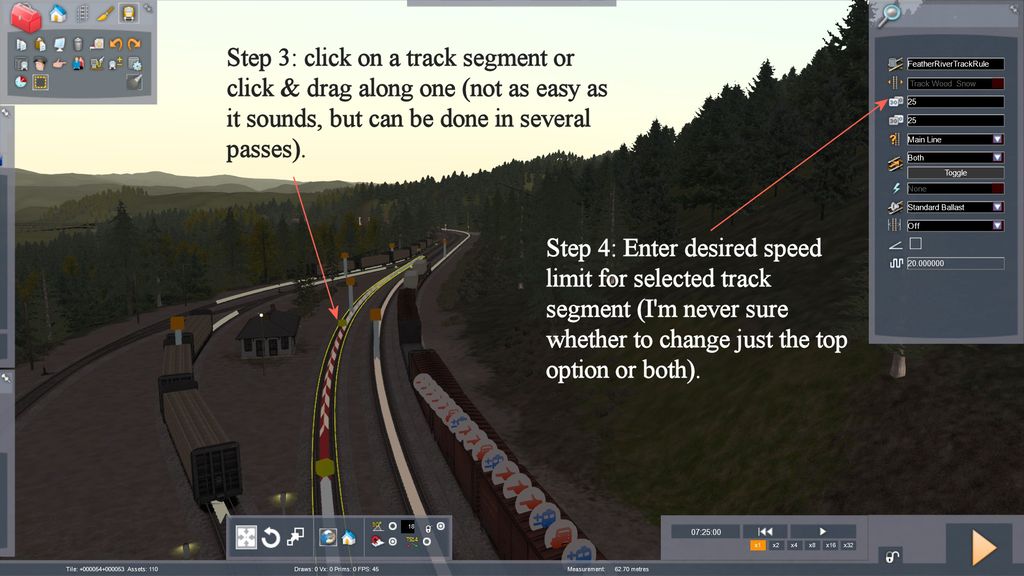Open the paintbrush tools tab
Screen dimensions: 1024x576
tap(105, 14)
